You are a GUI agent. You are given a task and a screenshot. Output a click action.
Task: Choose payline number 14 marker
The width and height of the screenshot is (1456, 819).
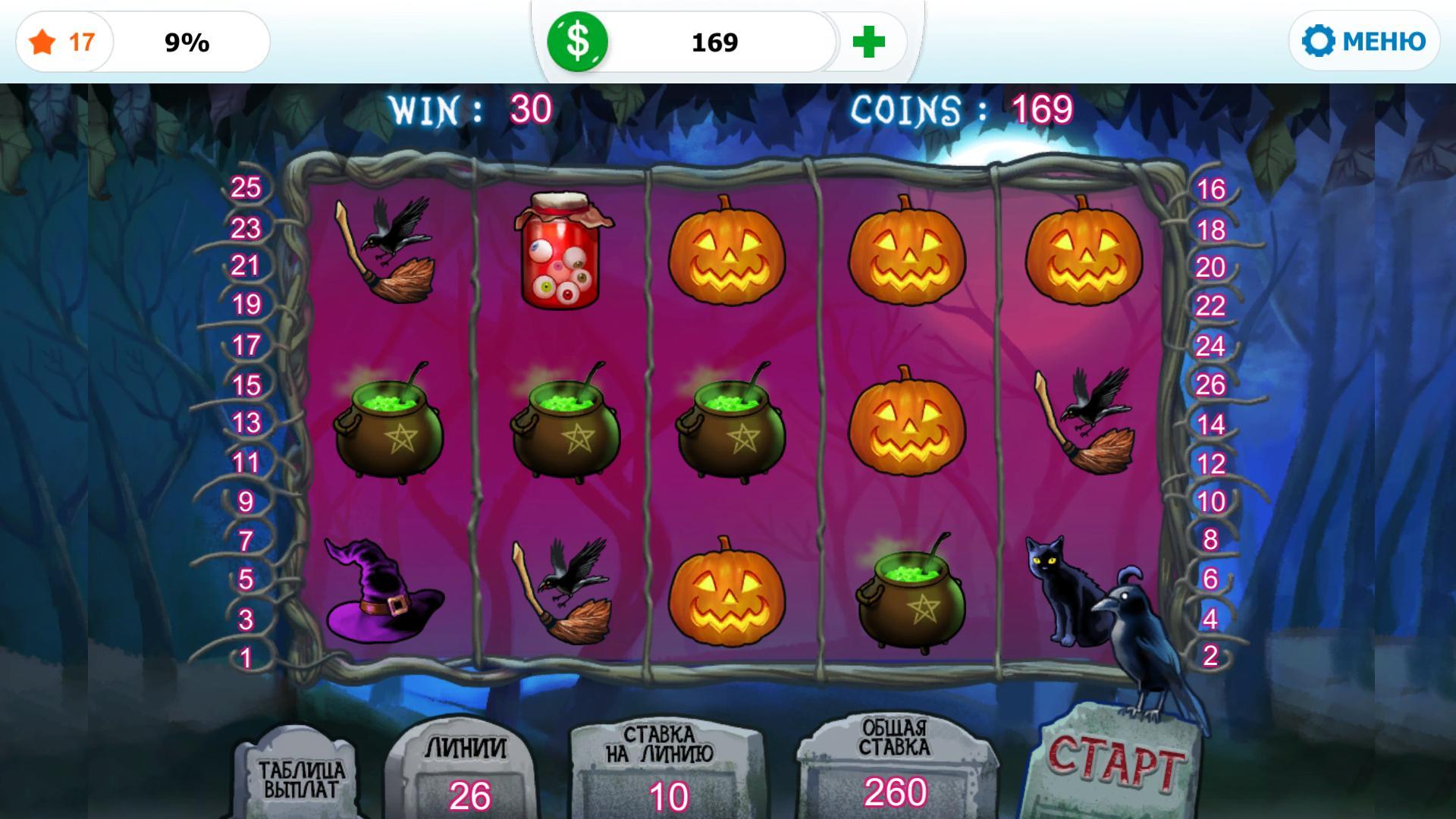point(1210,424)
